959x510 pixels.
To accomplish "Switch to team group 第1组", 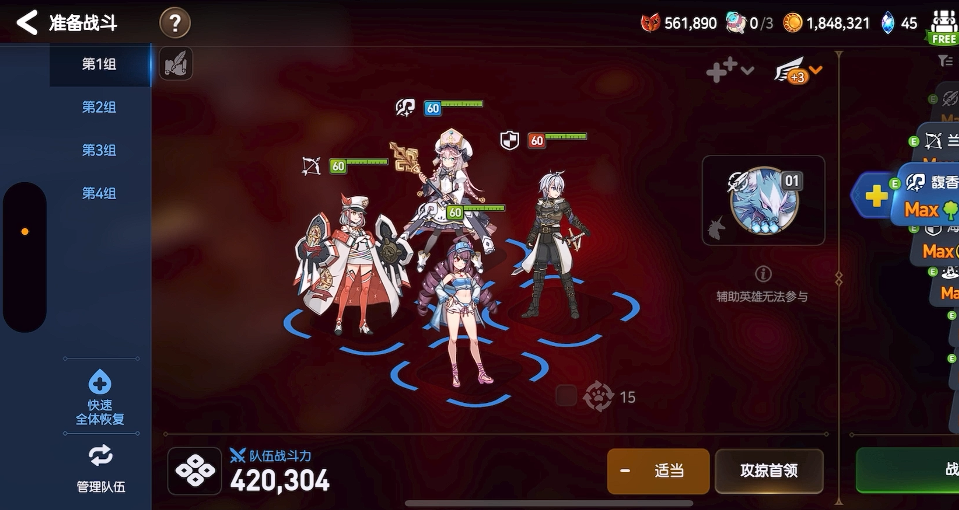I will pos(99,64).
